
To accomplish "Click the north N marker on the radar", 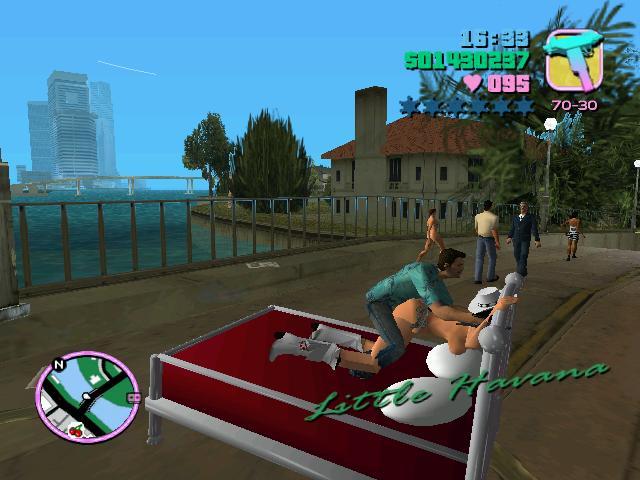I will [59, 366].
